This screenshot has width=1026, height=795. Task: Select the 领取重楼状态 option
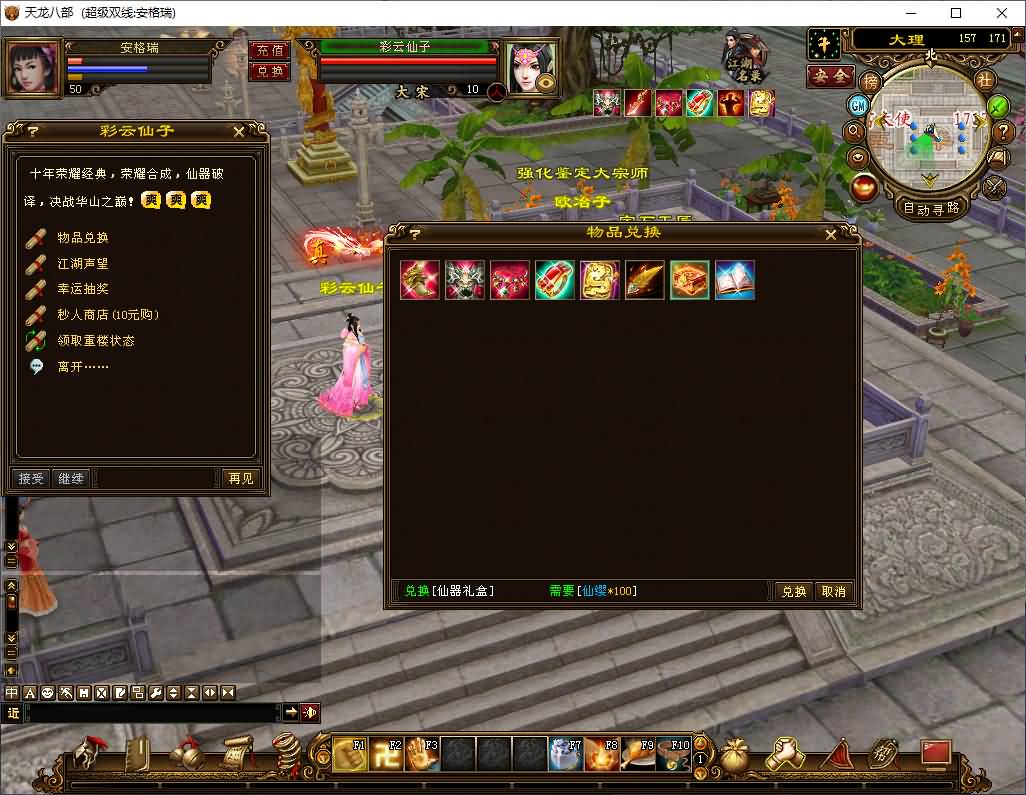[x=95, y=341]
